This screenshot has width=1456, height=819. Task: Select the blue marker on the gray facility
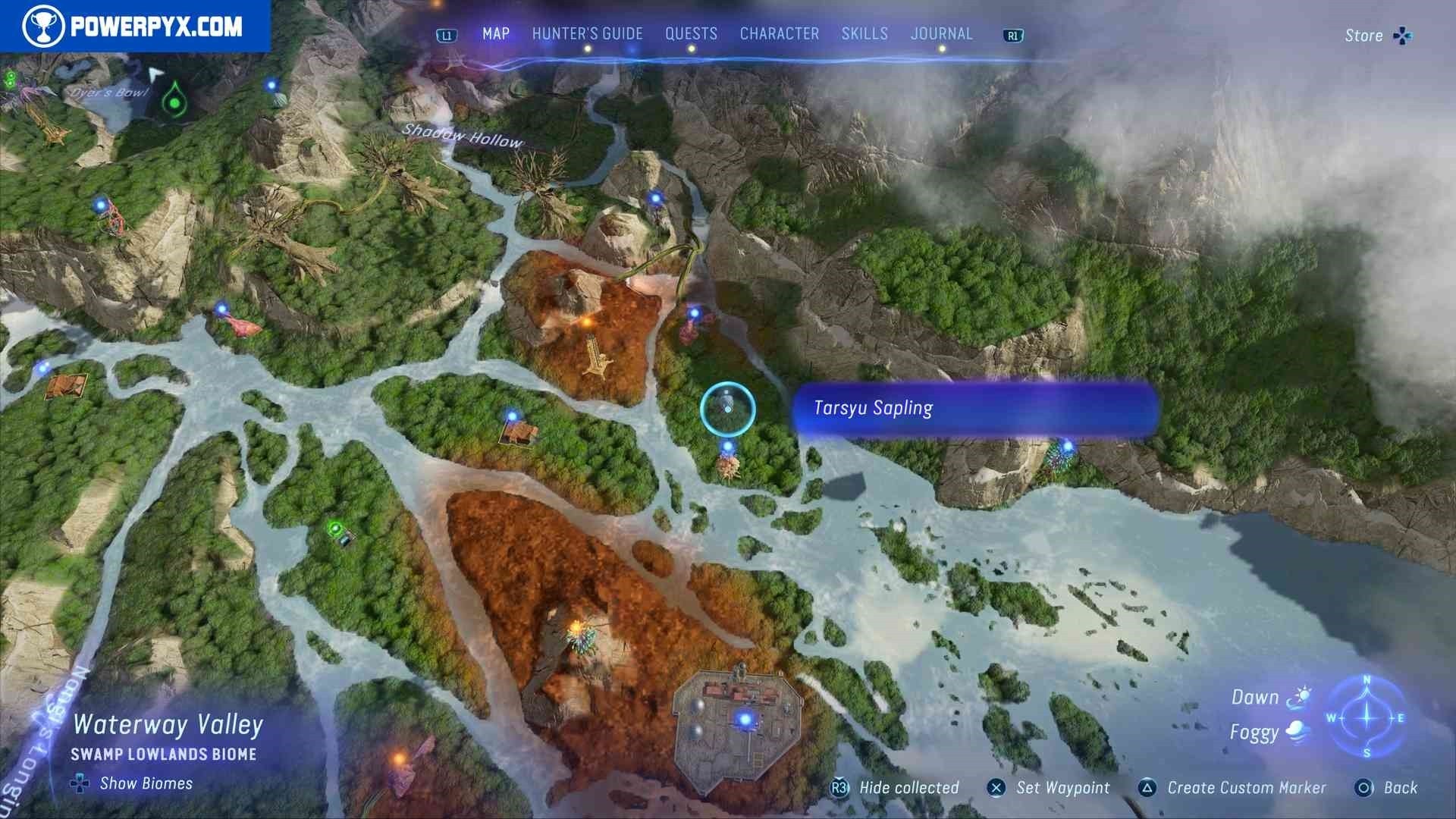pos(744,719)
